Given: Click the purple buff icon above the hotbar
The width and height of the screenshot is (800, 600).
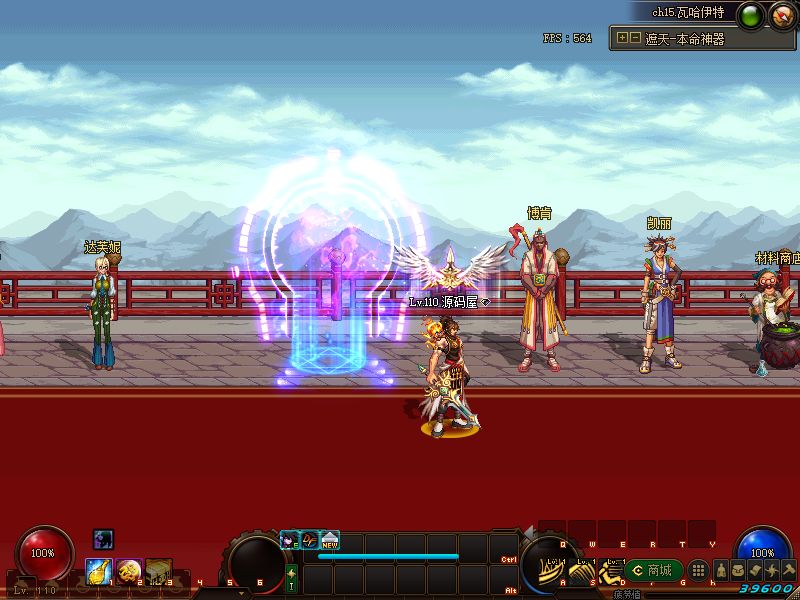Looking at the screenshot, I should tap(103, 539).
